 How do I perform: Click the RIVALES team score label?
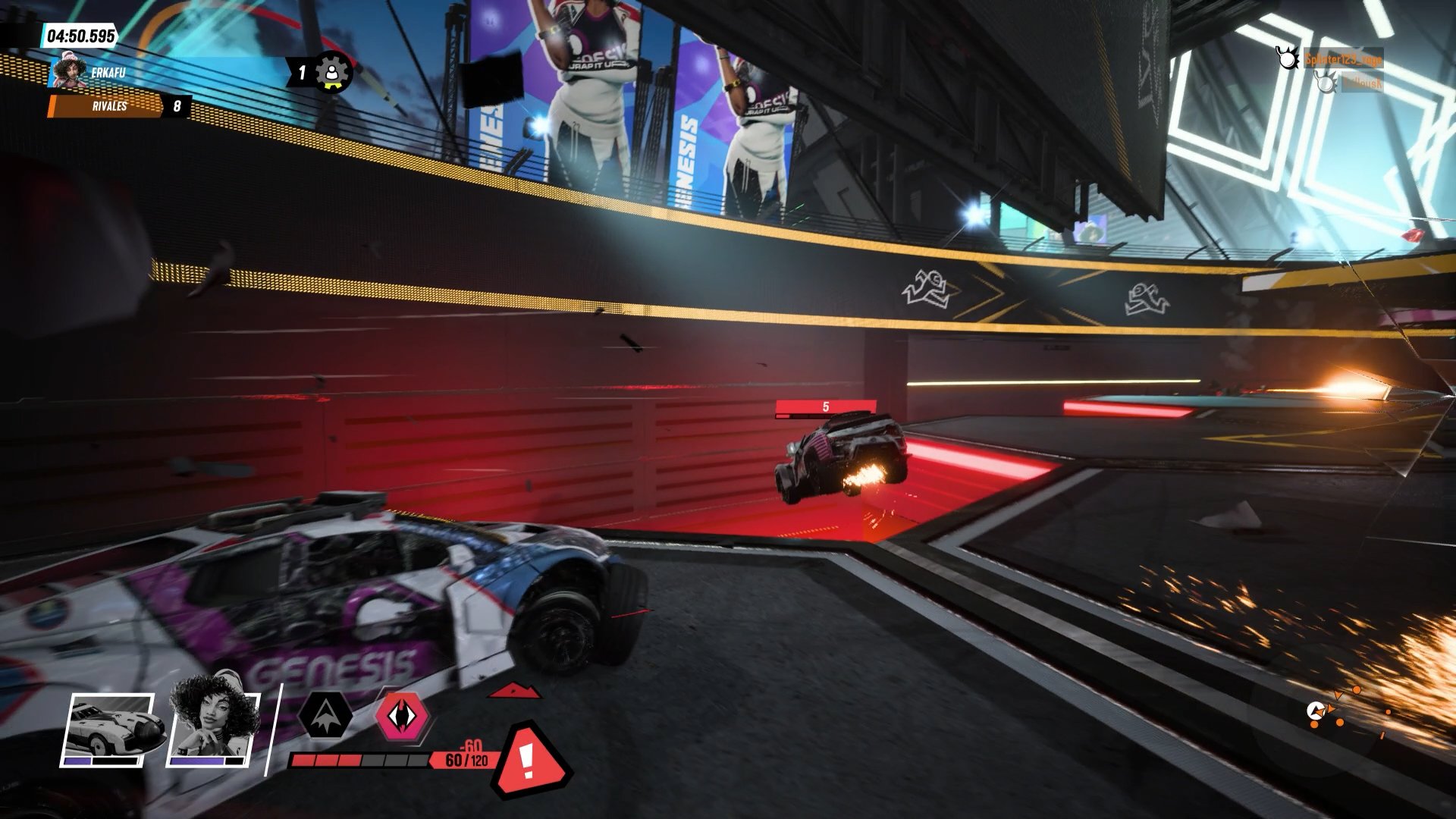(110, 106)
